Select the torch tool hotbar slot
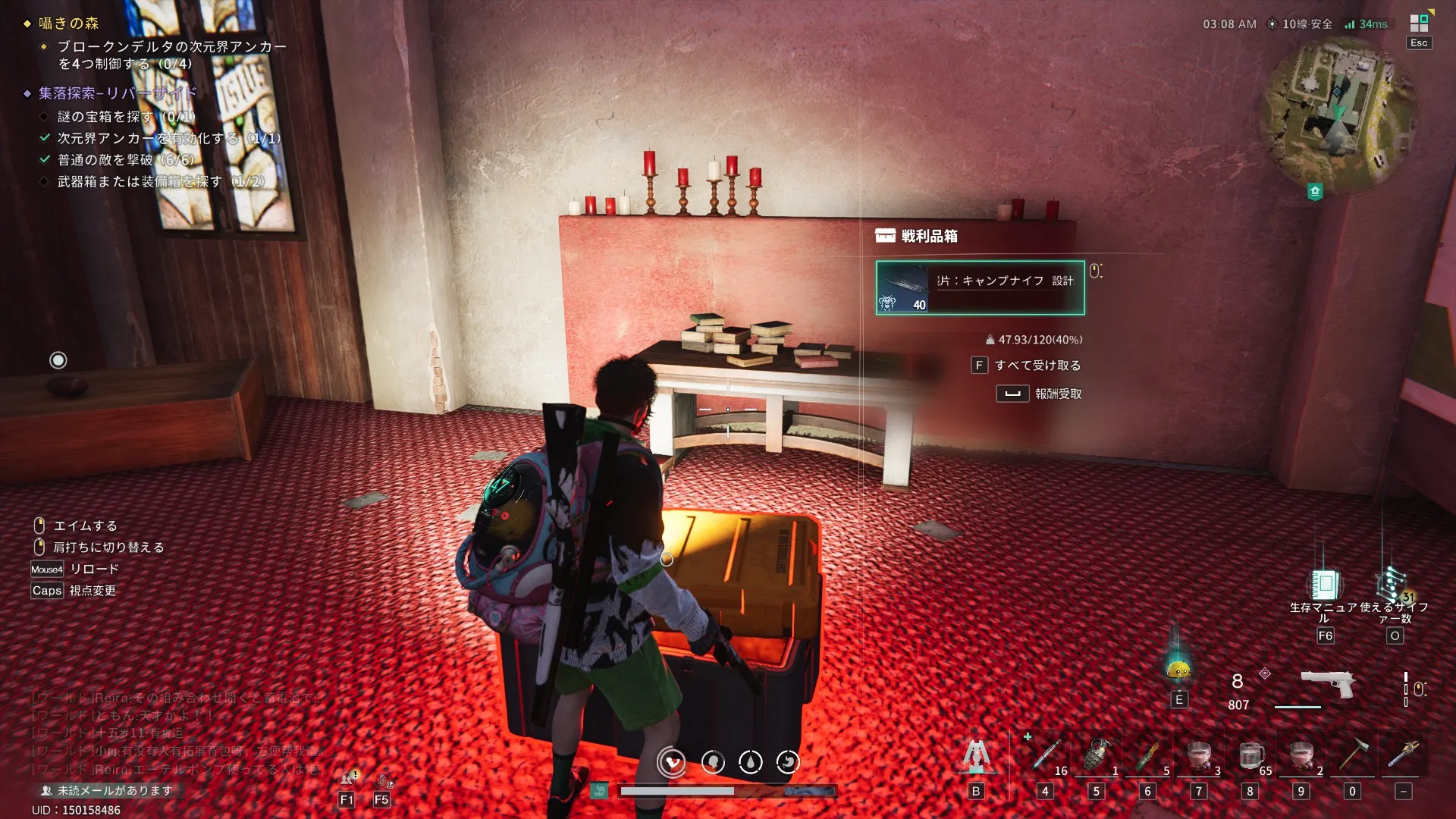 tap(1403, 755)
